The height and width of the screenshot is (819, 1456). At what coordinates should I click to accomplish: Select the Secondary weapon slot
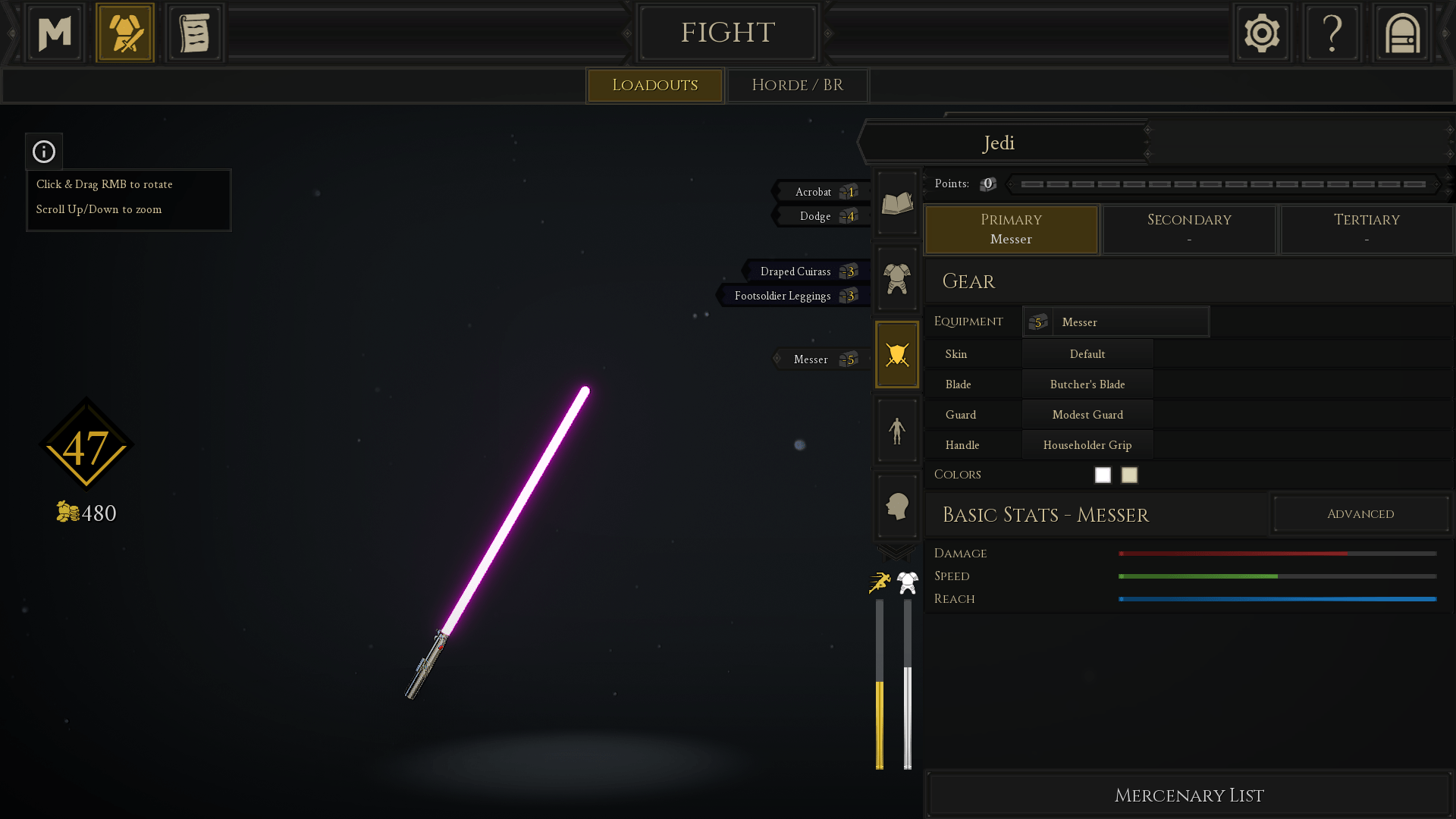pos(1188,229)
